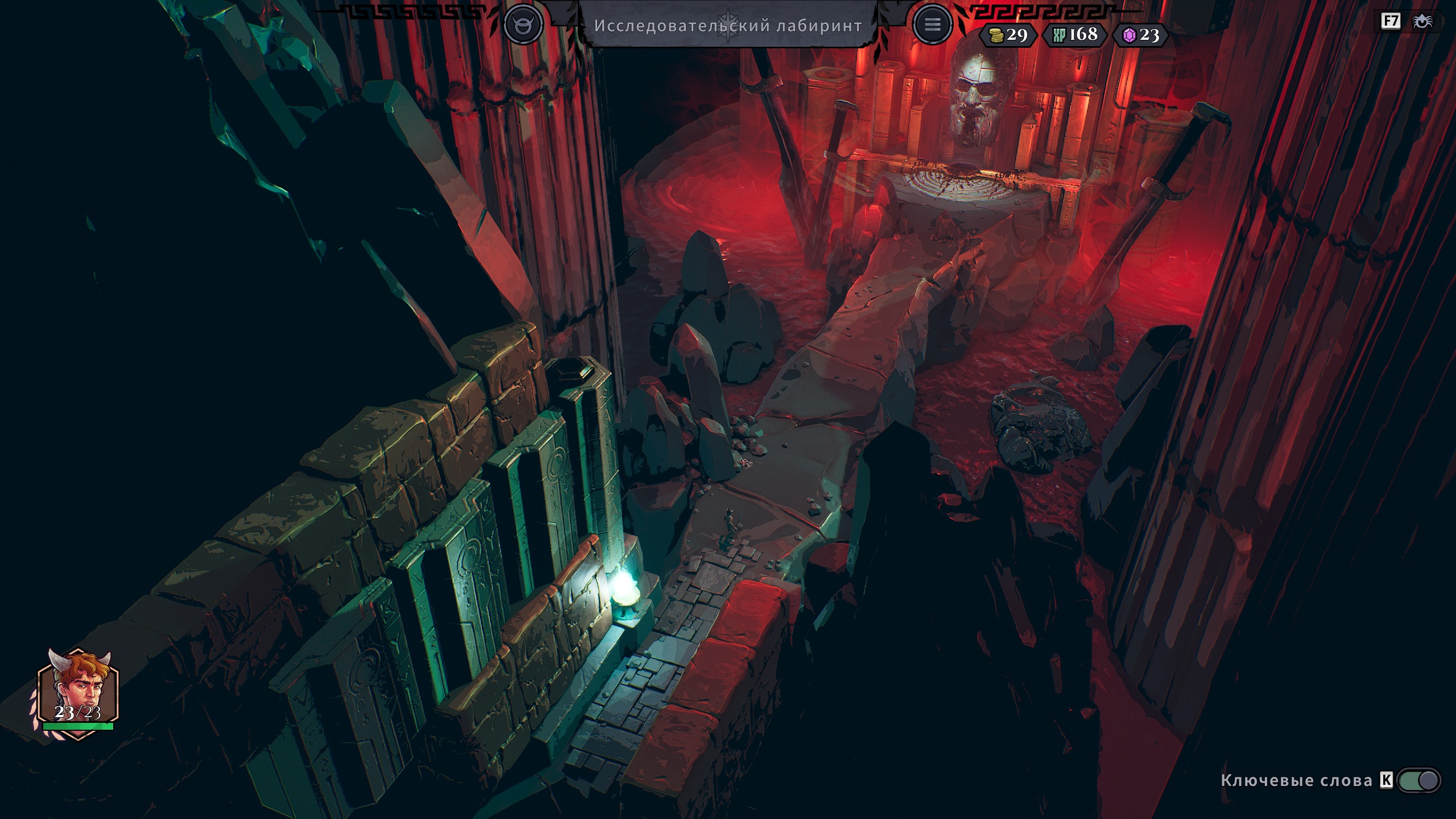Open the hamburger main menu button
This screenshot has width=1456, height=819.
click(932, 24)
